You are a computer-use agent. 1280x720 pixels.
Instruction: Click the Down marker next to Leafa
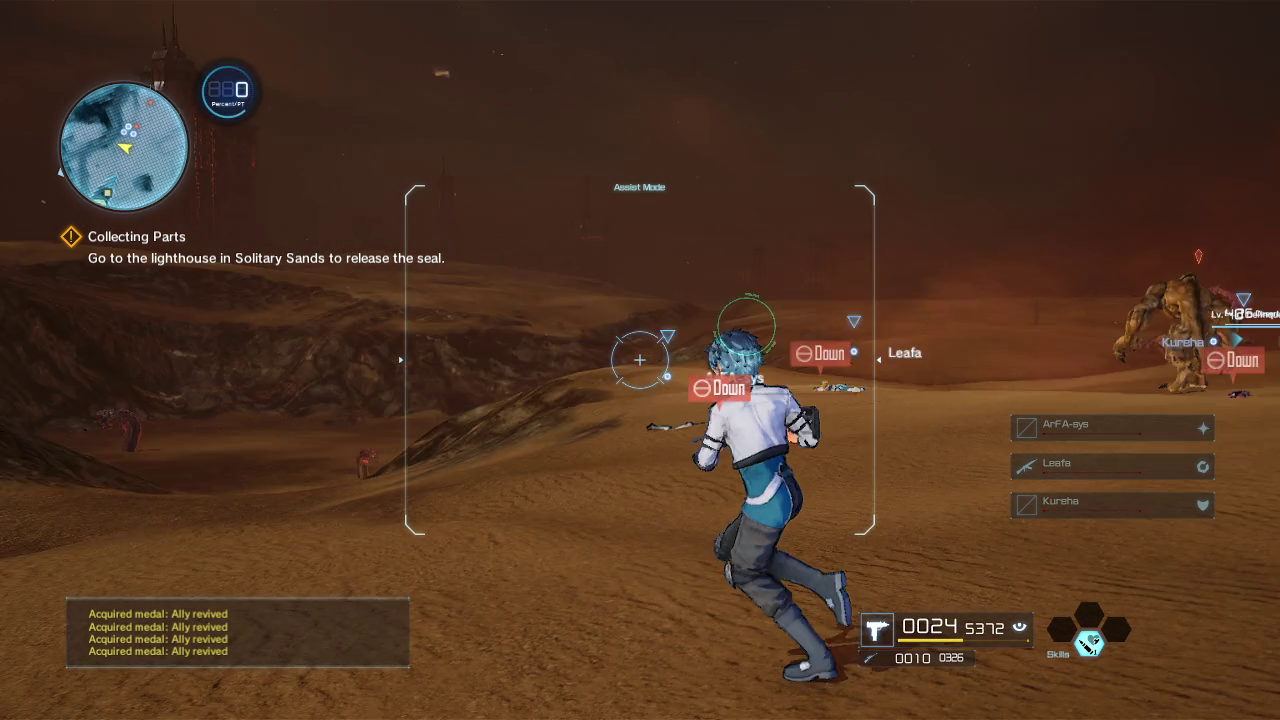[x=820, y=354]
